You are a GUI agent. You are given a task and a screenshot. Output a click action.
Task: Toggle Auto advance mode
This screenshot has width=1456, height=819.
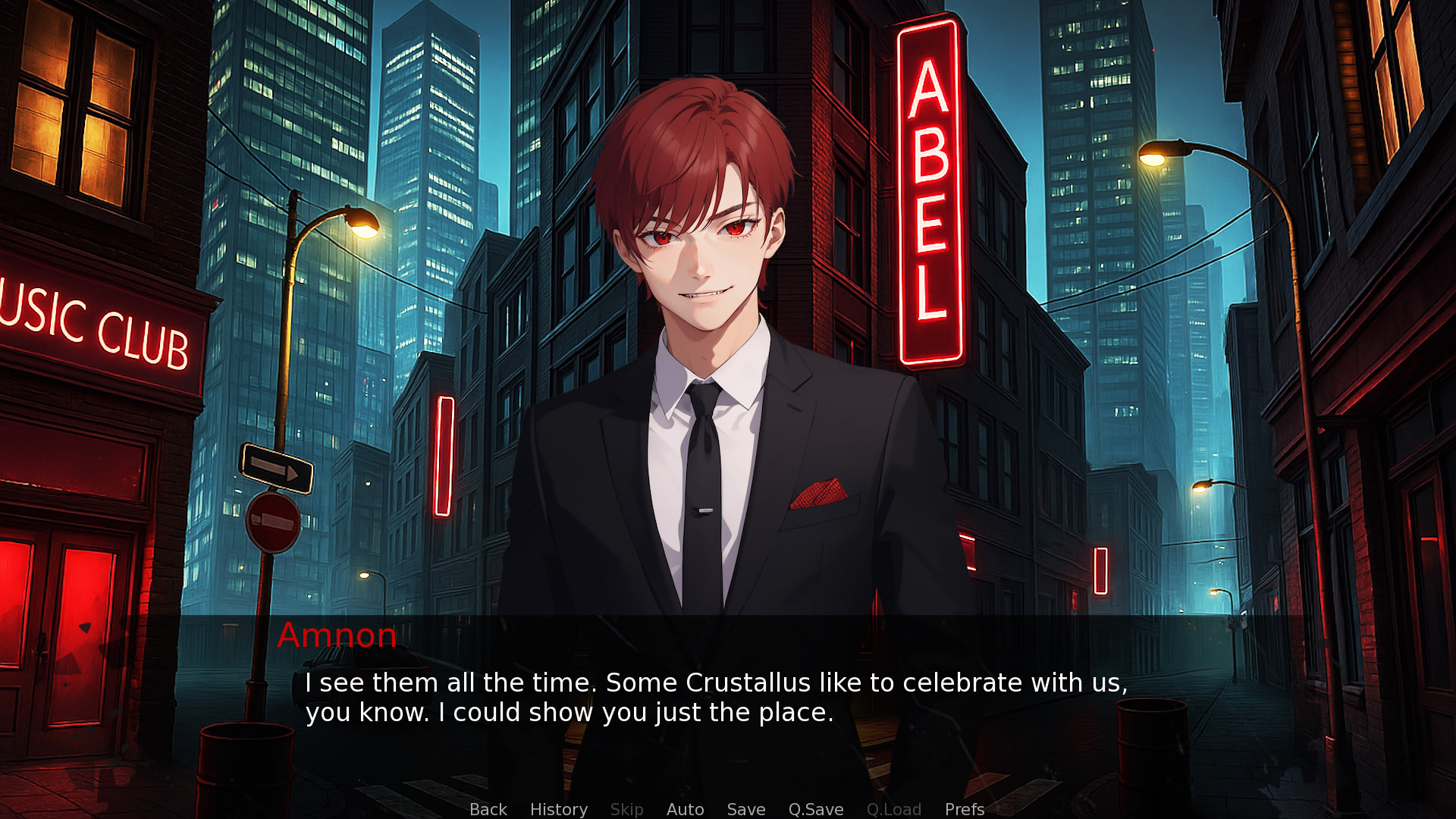point(685,809)
